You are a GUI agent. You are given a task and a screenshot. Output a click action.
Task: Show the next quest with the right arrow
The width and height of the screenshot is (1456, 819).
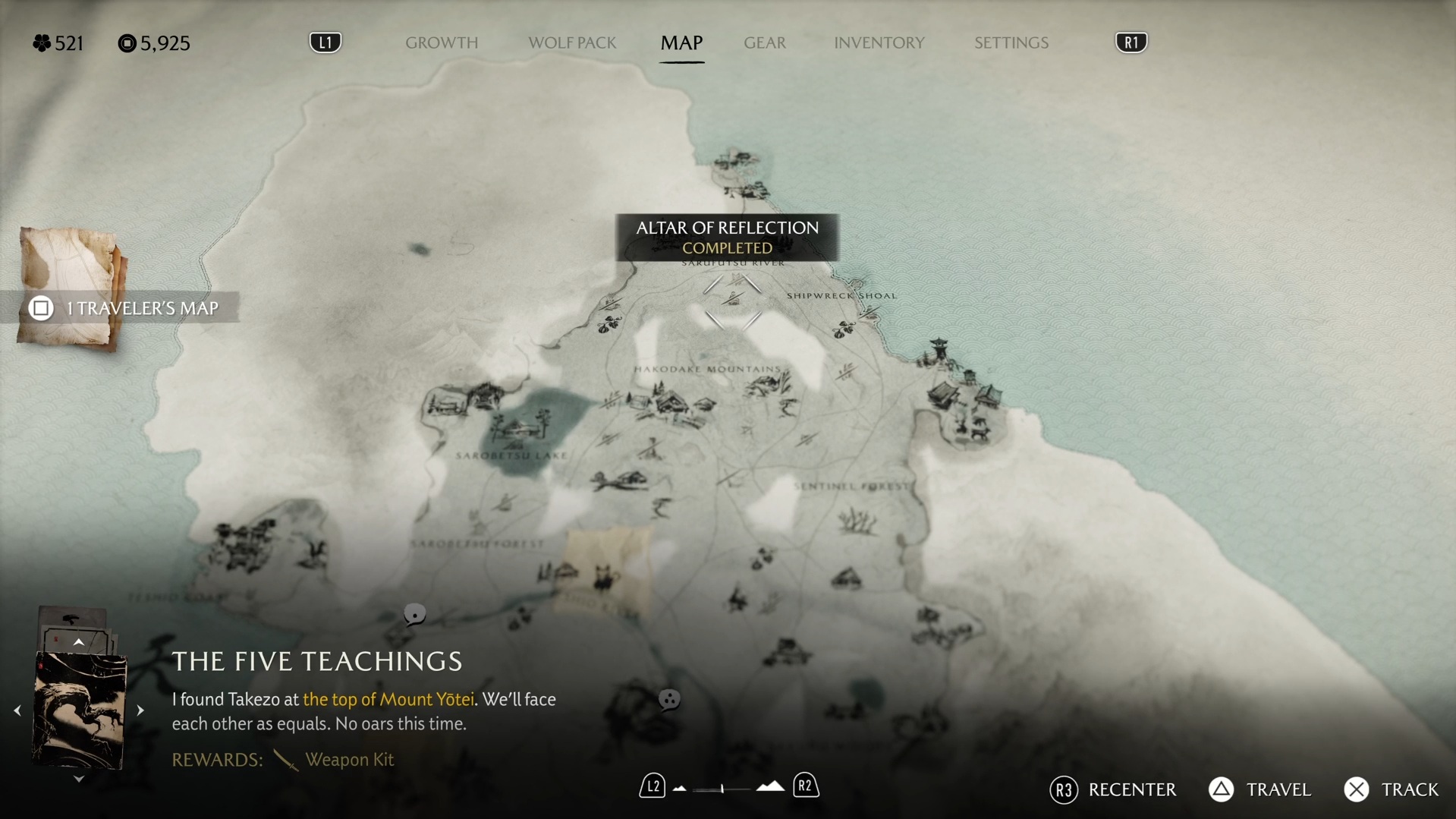140,710
